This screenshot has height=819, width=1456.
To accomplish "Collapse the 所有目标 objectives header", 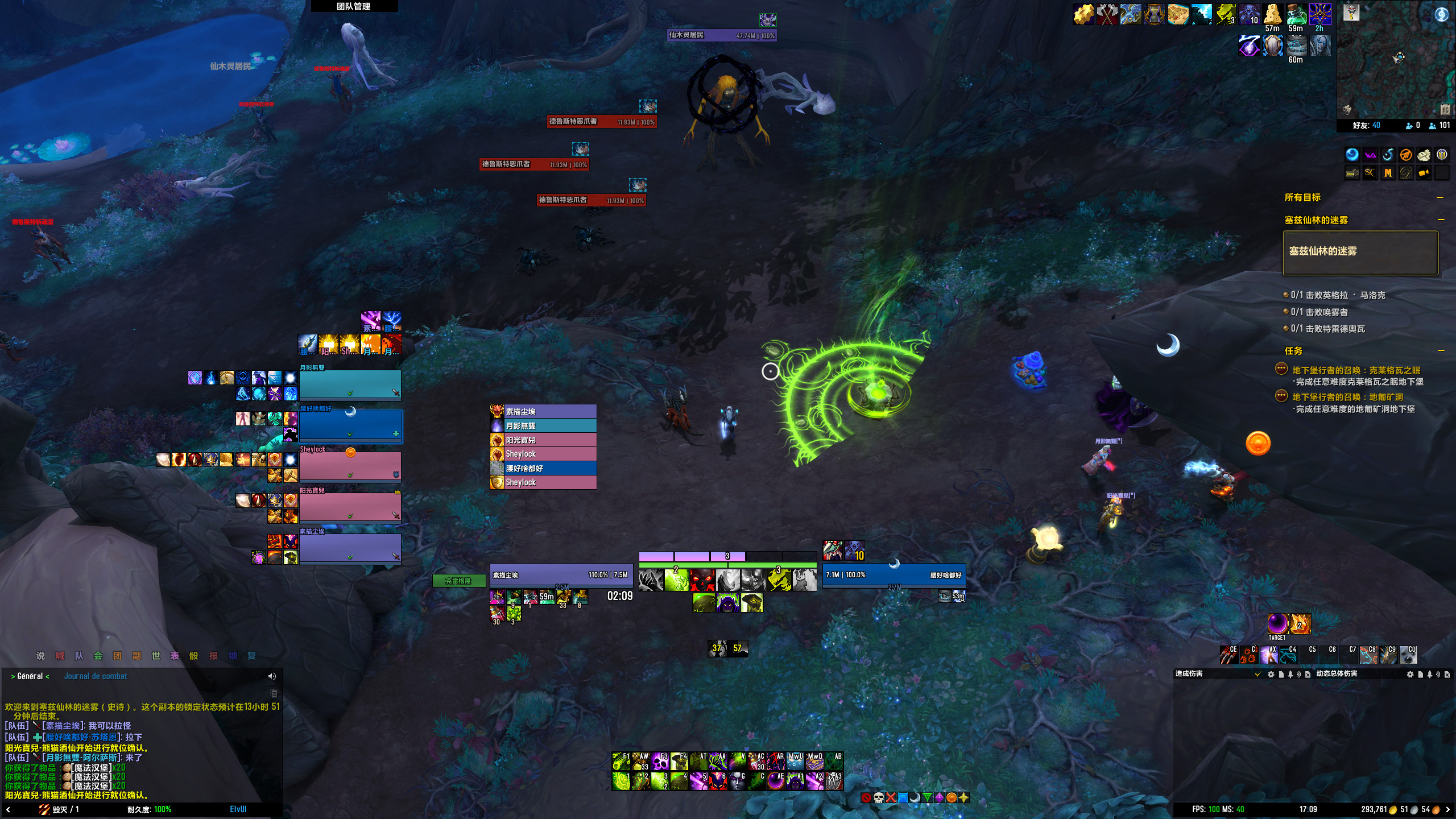I will [x=1440, y=197].
